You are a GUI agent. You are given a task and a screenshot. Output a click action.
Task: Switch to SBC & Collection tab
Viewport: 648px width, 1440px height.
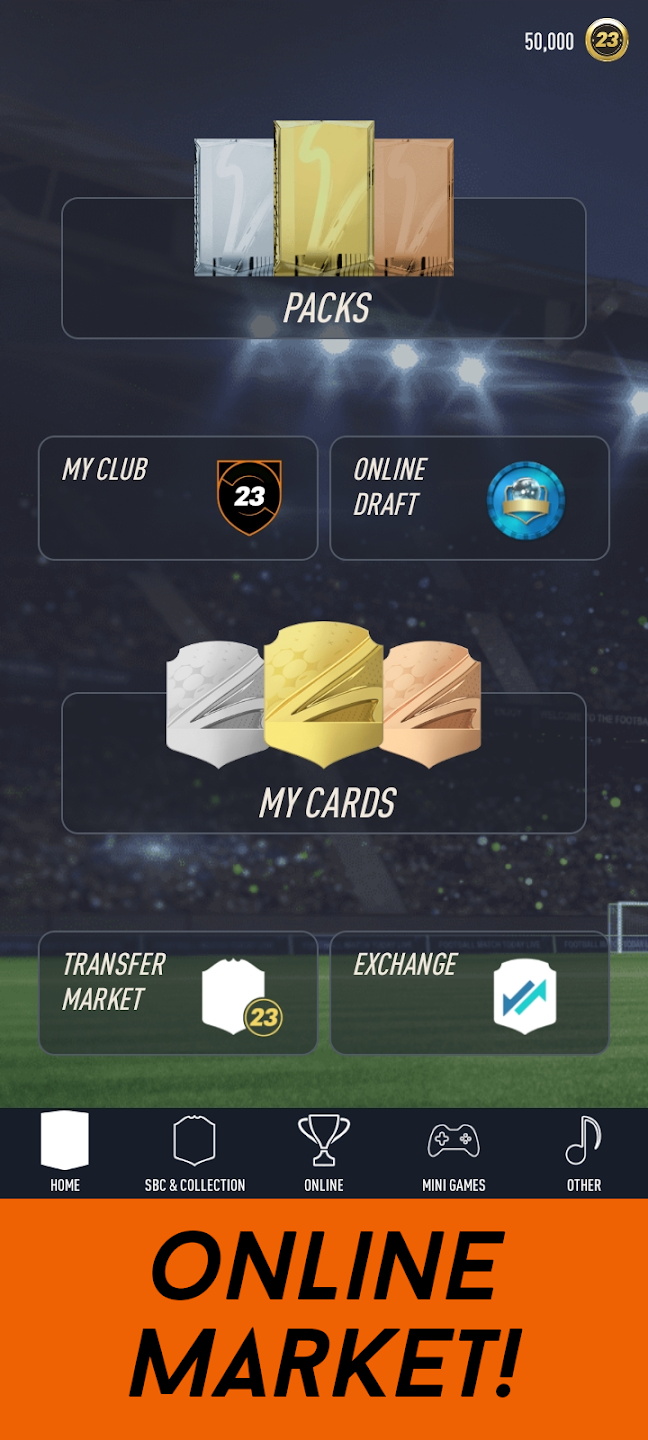(x=195, y=1152)
